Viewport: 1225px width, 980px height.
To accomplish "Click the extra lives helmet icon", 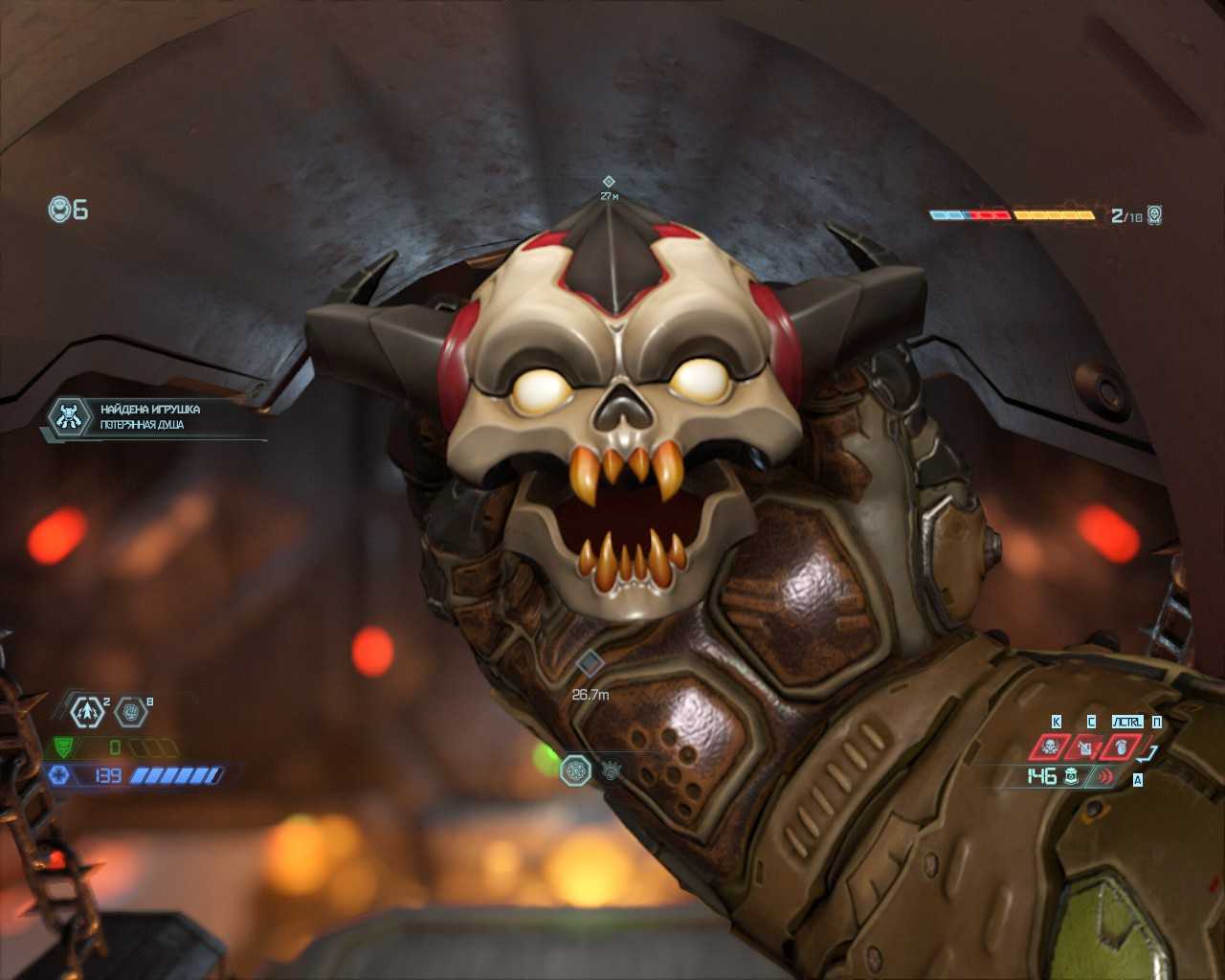I will click(59, 209).
